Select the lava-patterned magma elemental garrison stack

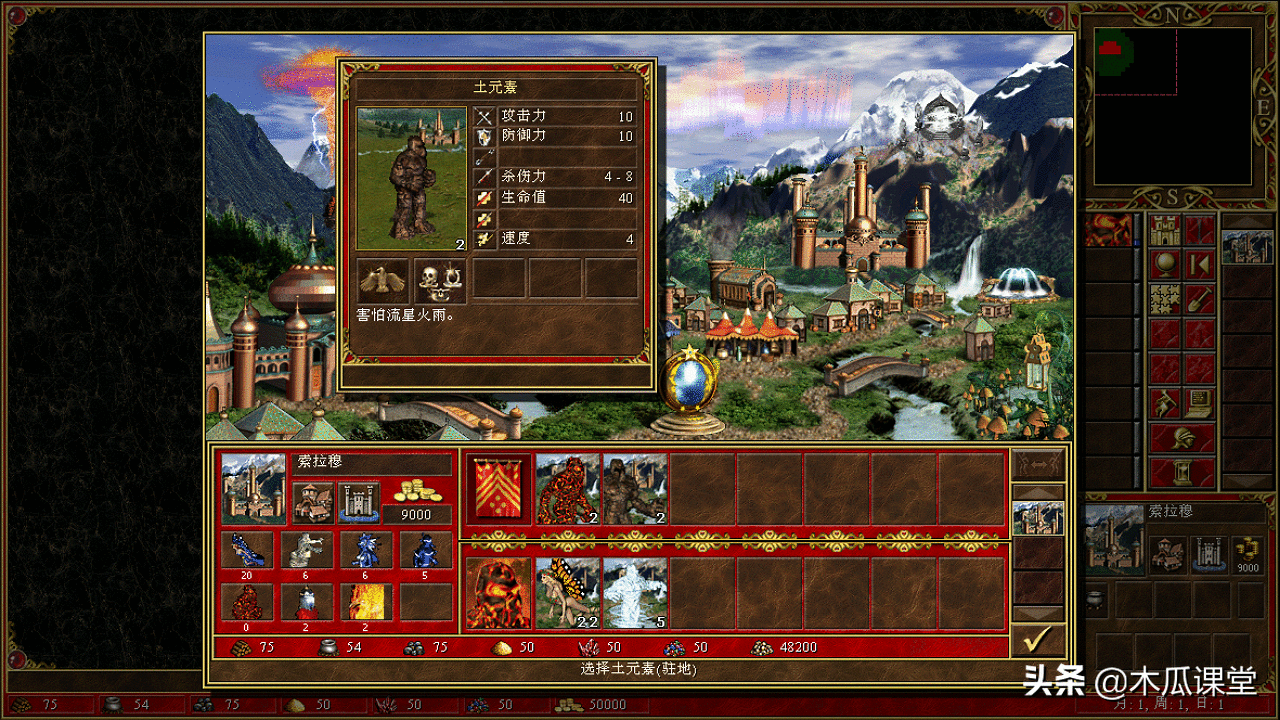(x=567, y=489)
